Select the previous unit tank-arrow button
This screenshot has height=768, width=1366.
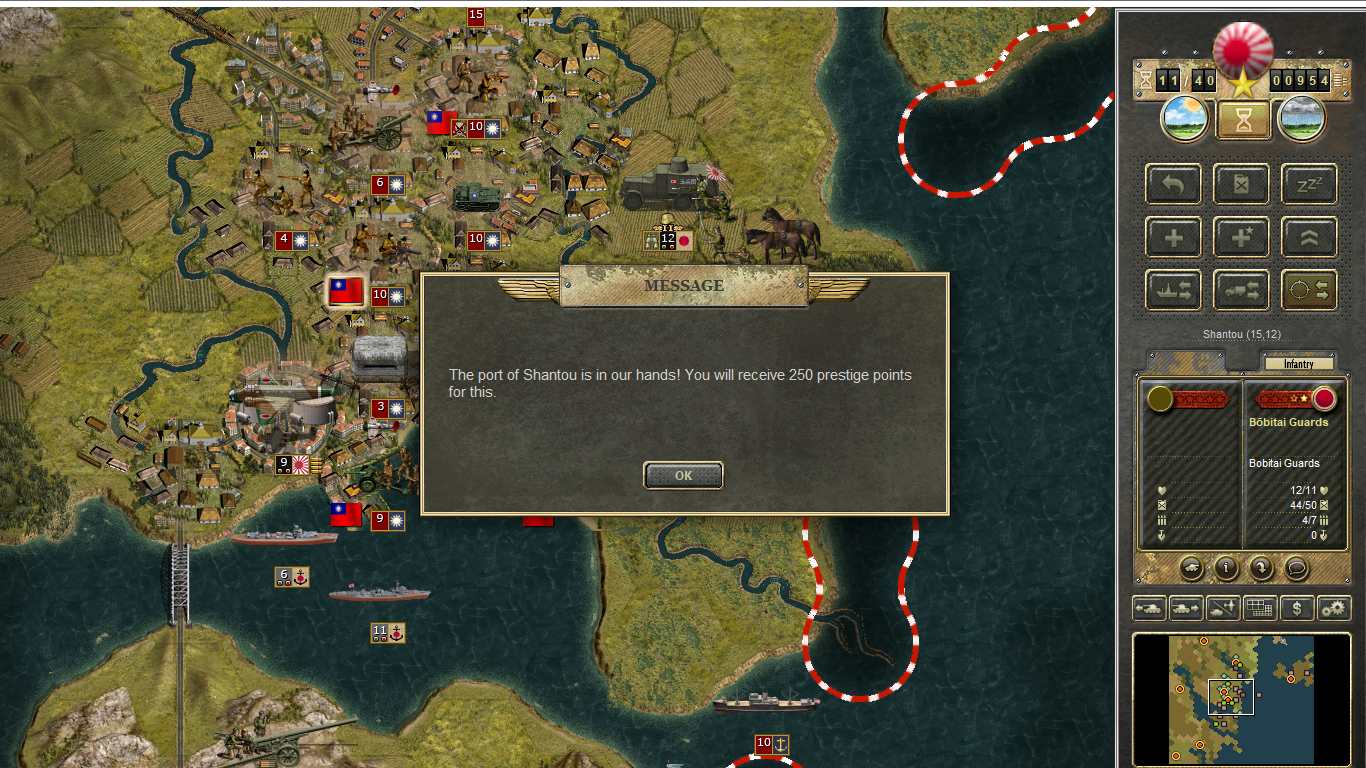[x=1148, y=608]
